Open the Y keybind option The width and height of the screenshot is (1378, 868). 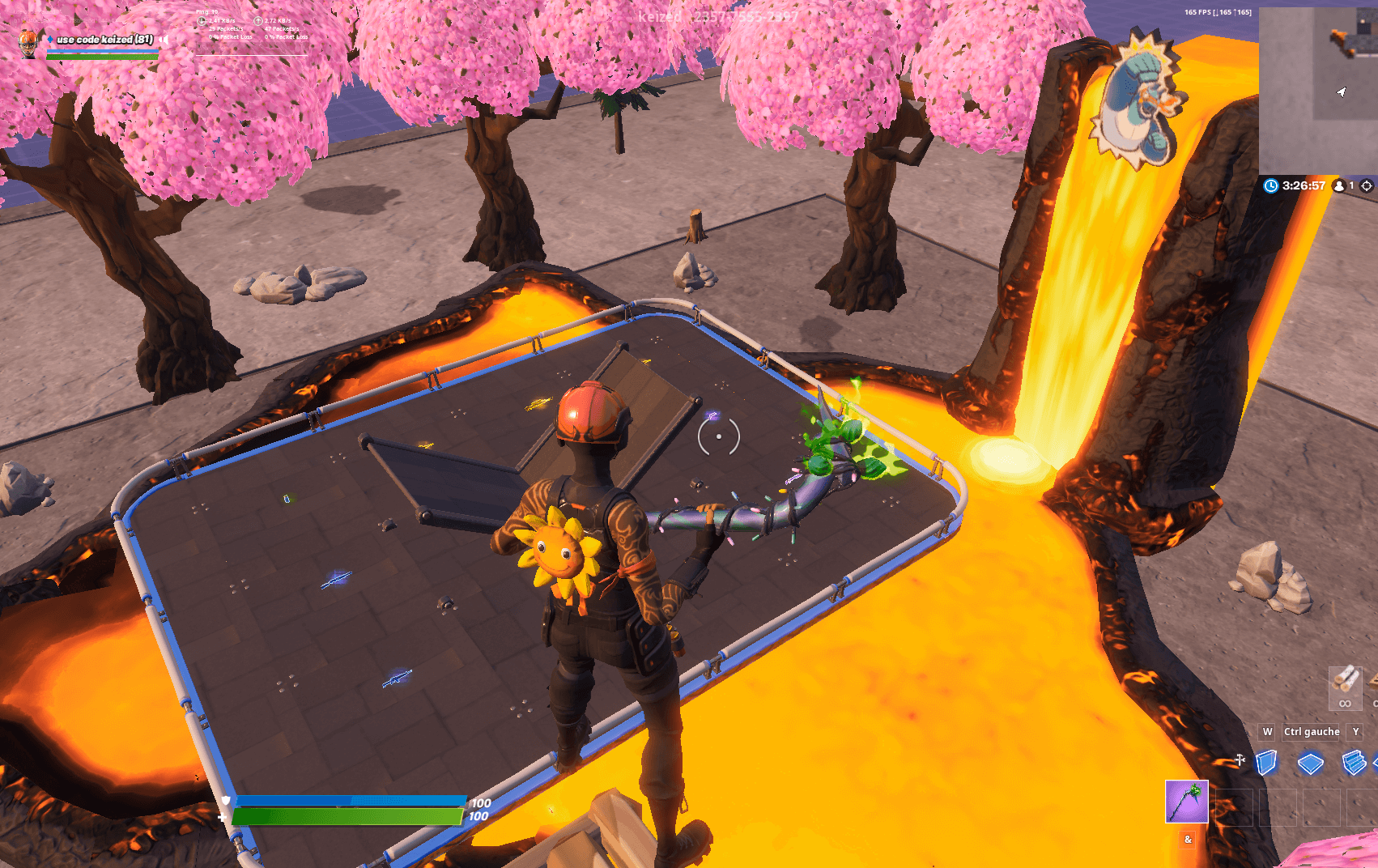tap(1355, 731)
